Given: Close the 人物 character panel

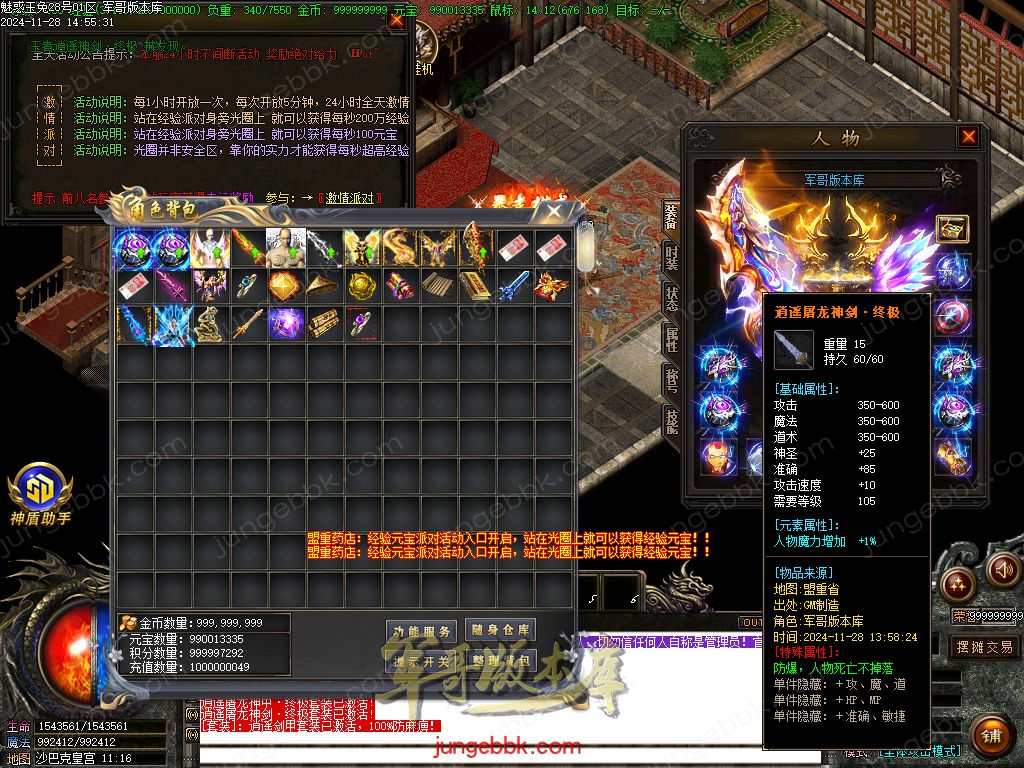Looking at the screenshot, I should tap(968, 138).
